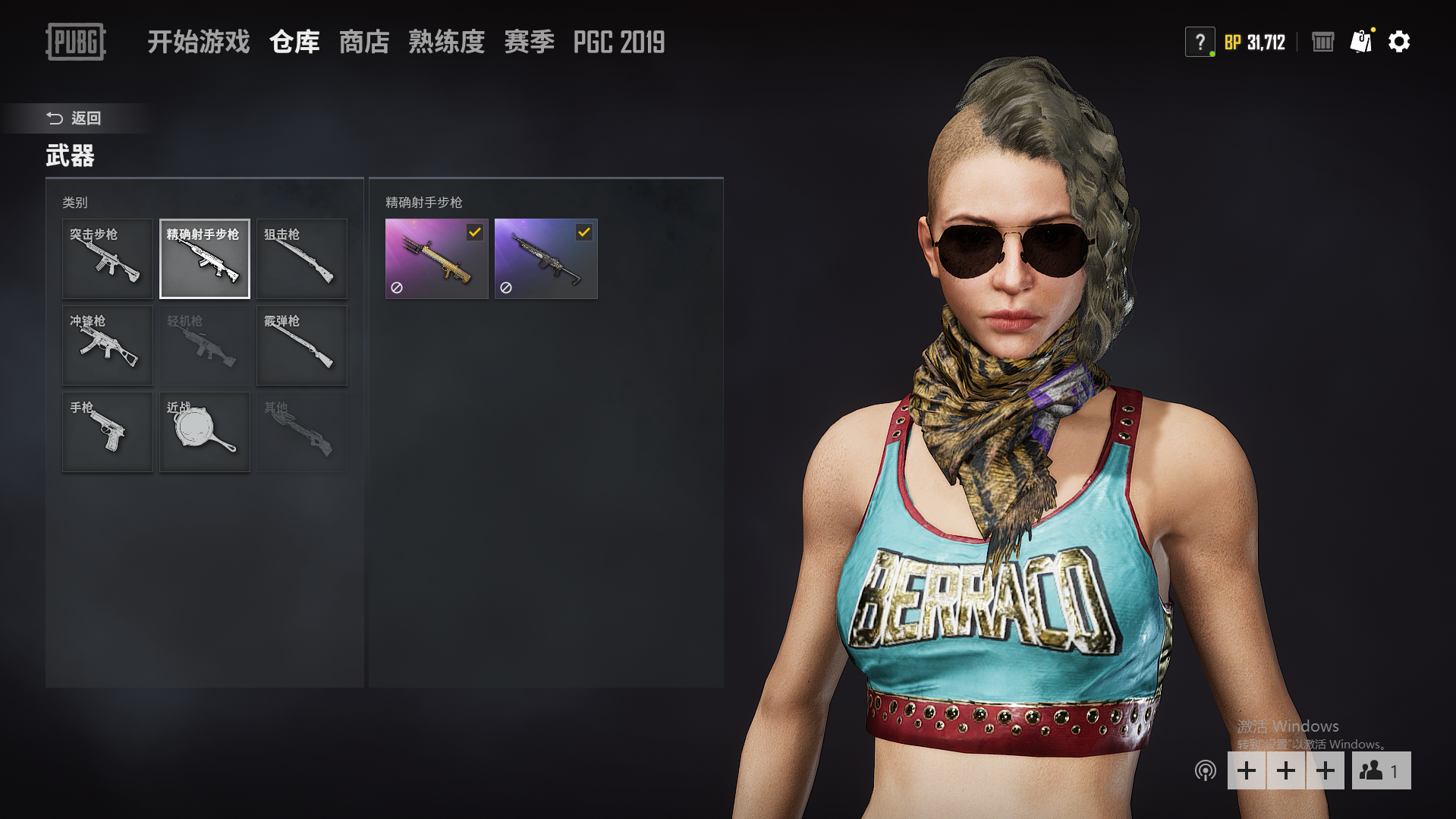Open the 商店 store tab
This screenshot has width=1456, height=819.
(364, 42)
